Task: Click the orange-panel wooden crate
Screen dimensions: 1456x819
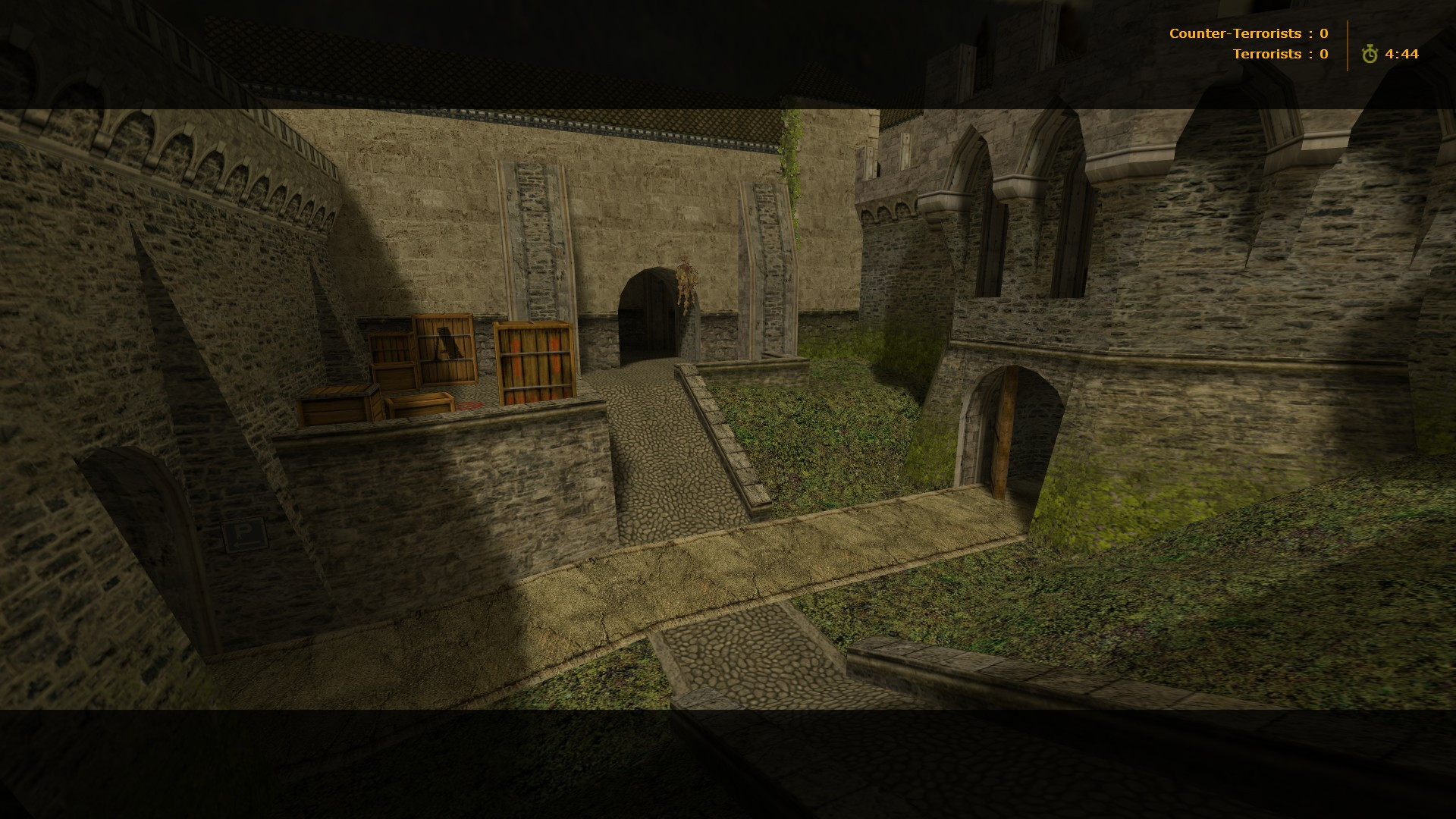Action: (x=534, y=362)
